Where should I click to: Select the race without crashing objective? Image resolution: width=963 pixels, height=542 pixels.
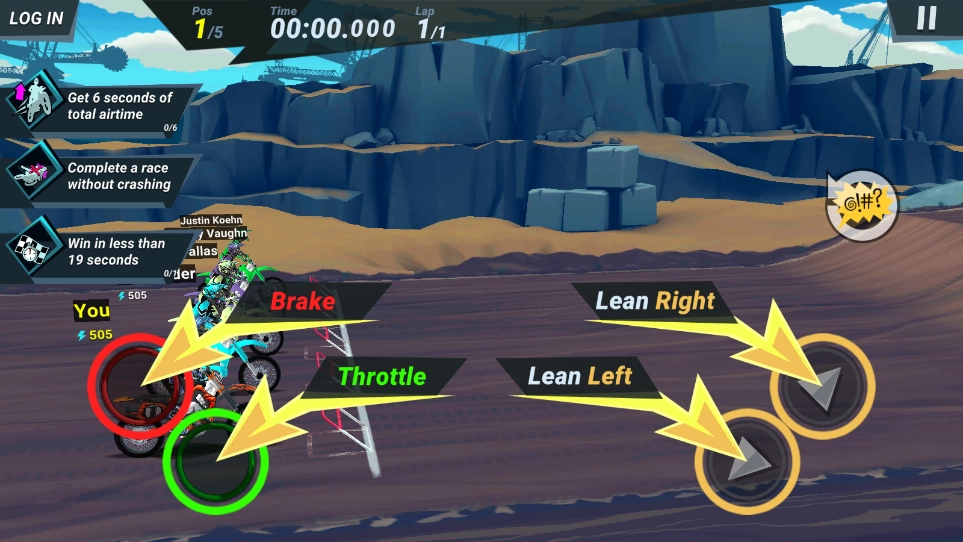(100, 177)
